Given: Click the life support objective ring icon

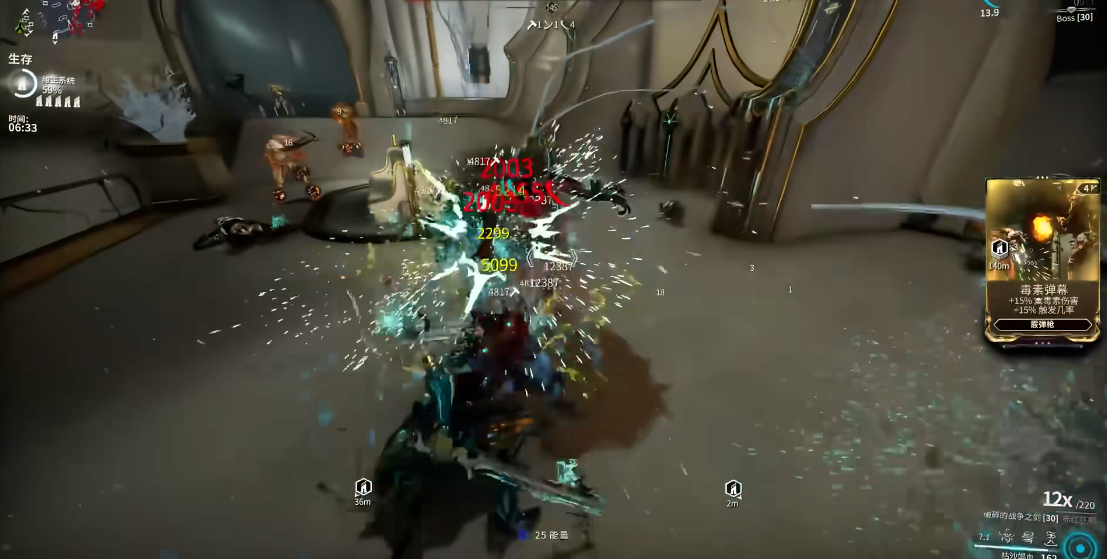Looking at the screenshot, I should [x=24, y=84].
